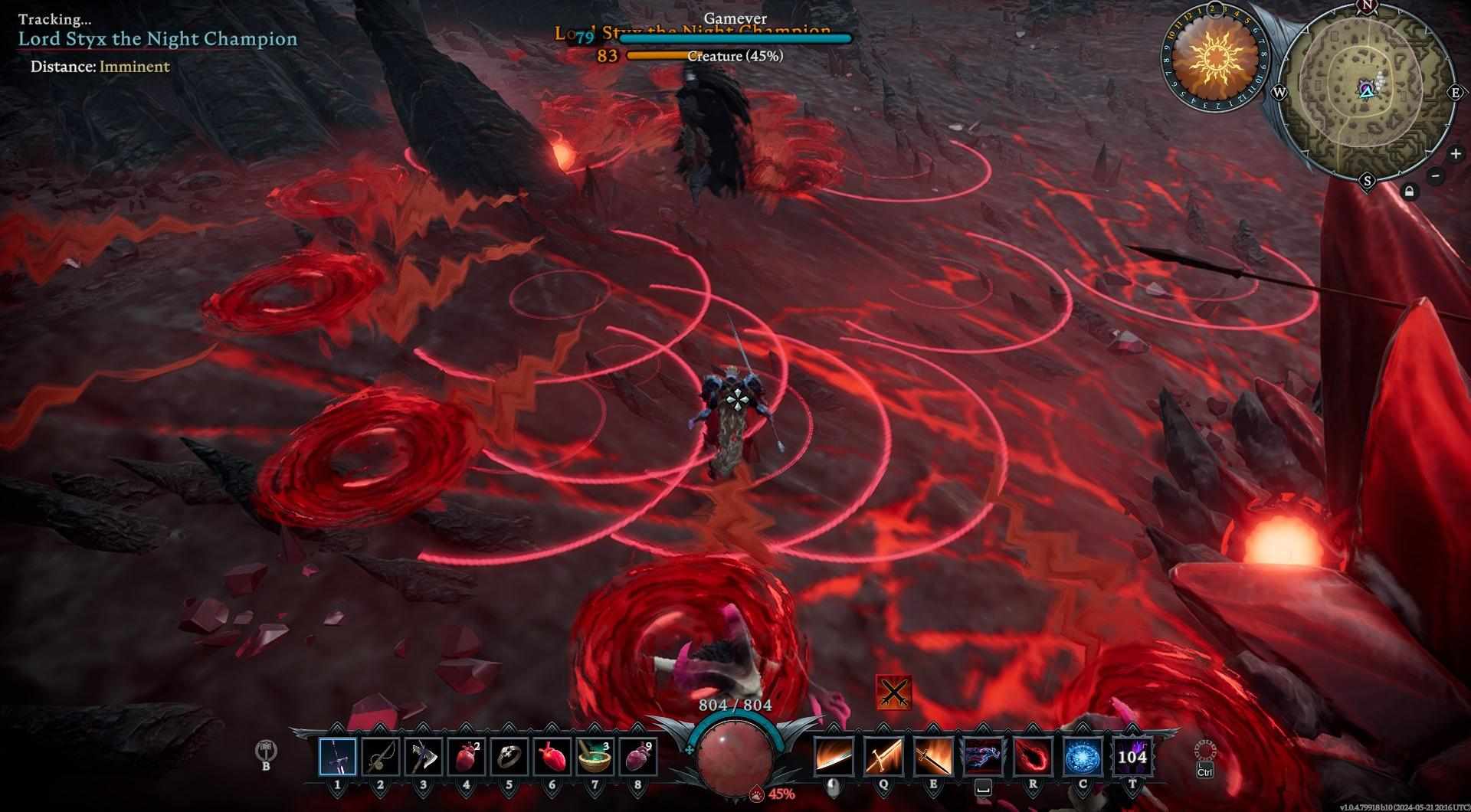Toggle the minimap rotation lock
The width and height of the screenshot is (1471, 812).
[x=1409, y=192]
